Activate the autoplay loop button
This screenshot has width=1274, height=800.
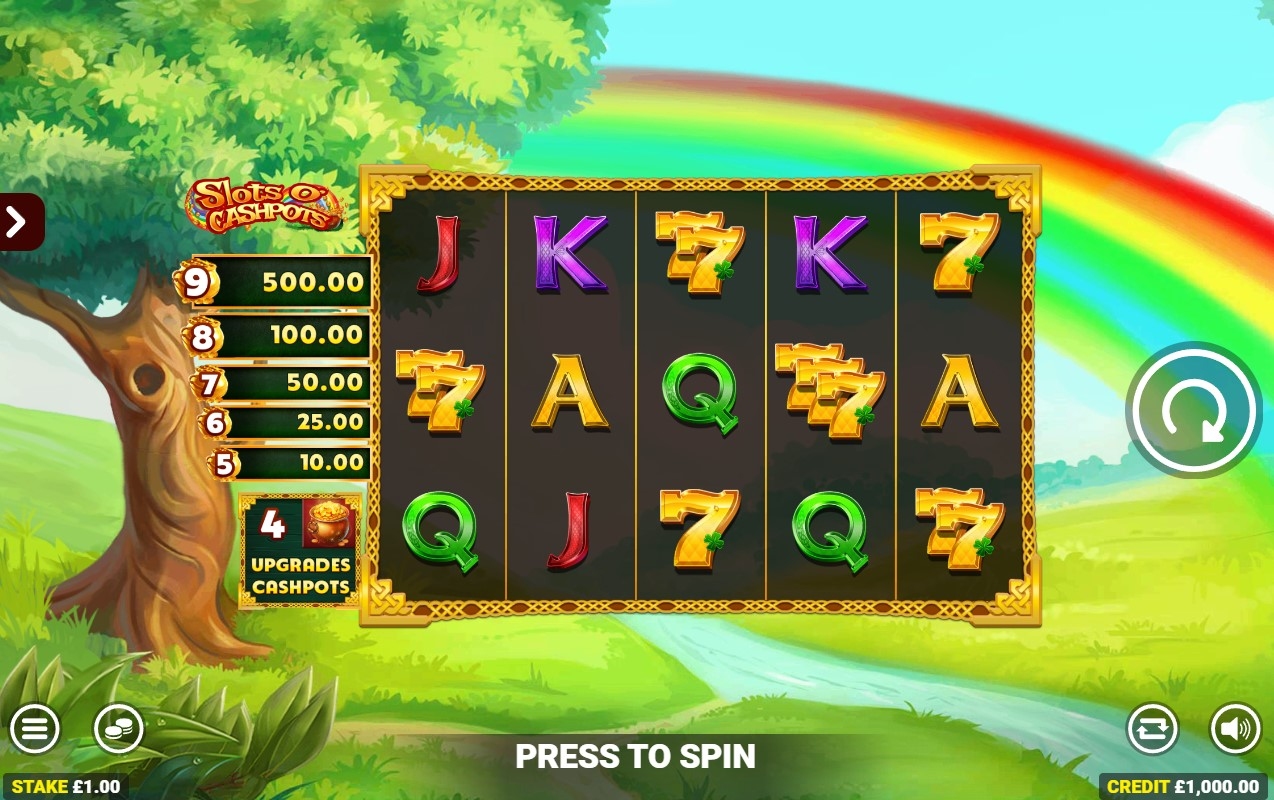(x=1152, y=729)
